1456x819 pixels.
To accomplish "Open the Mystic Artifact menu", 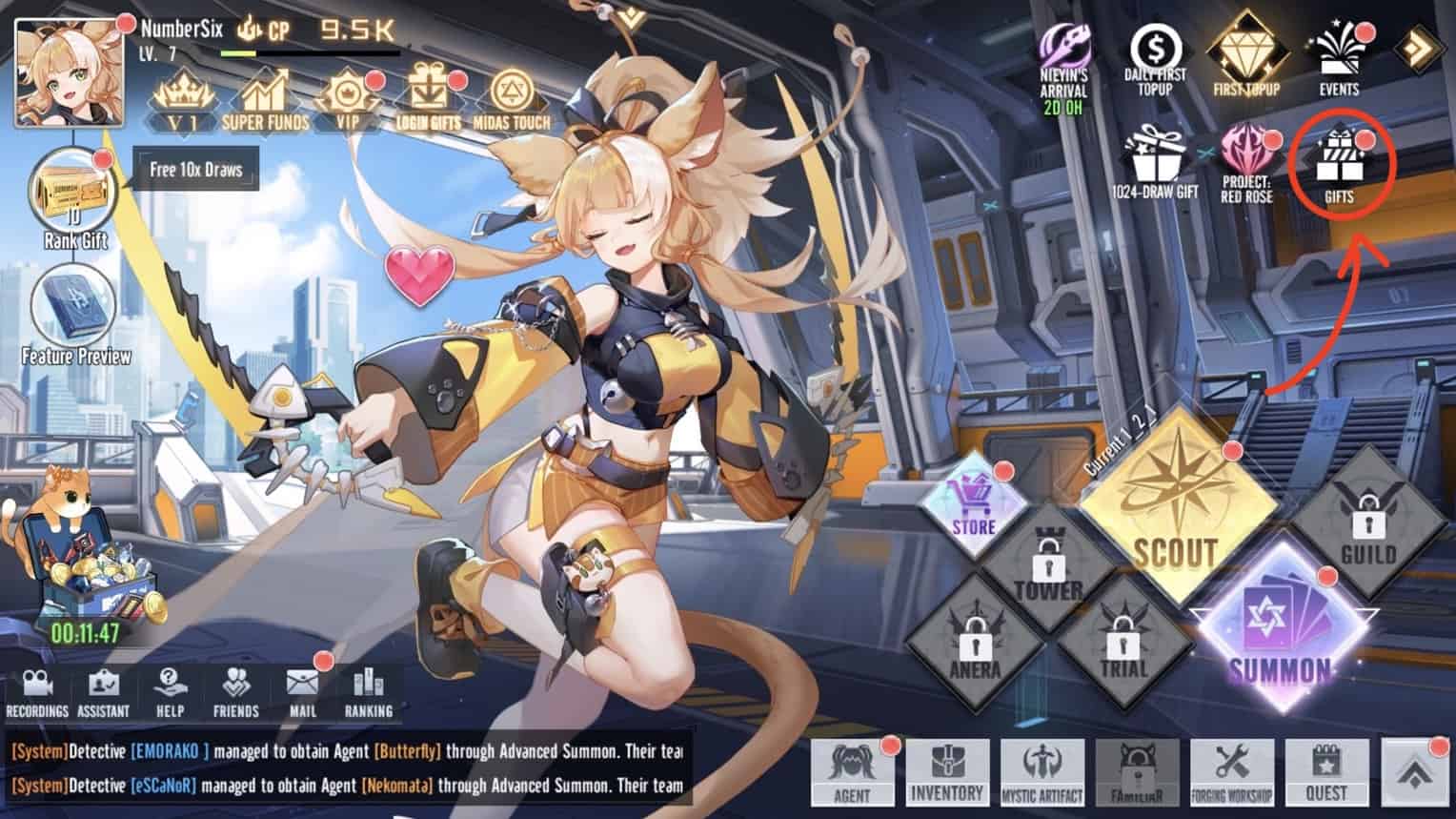I will [x=1041, y=770].
